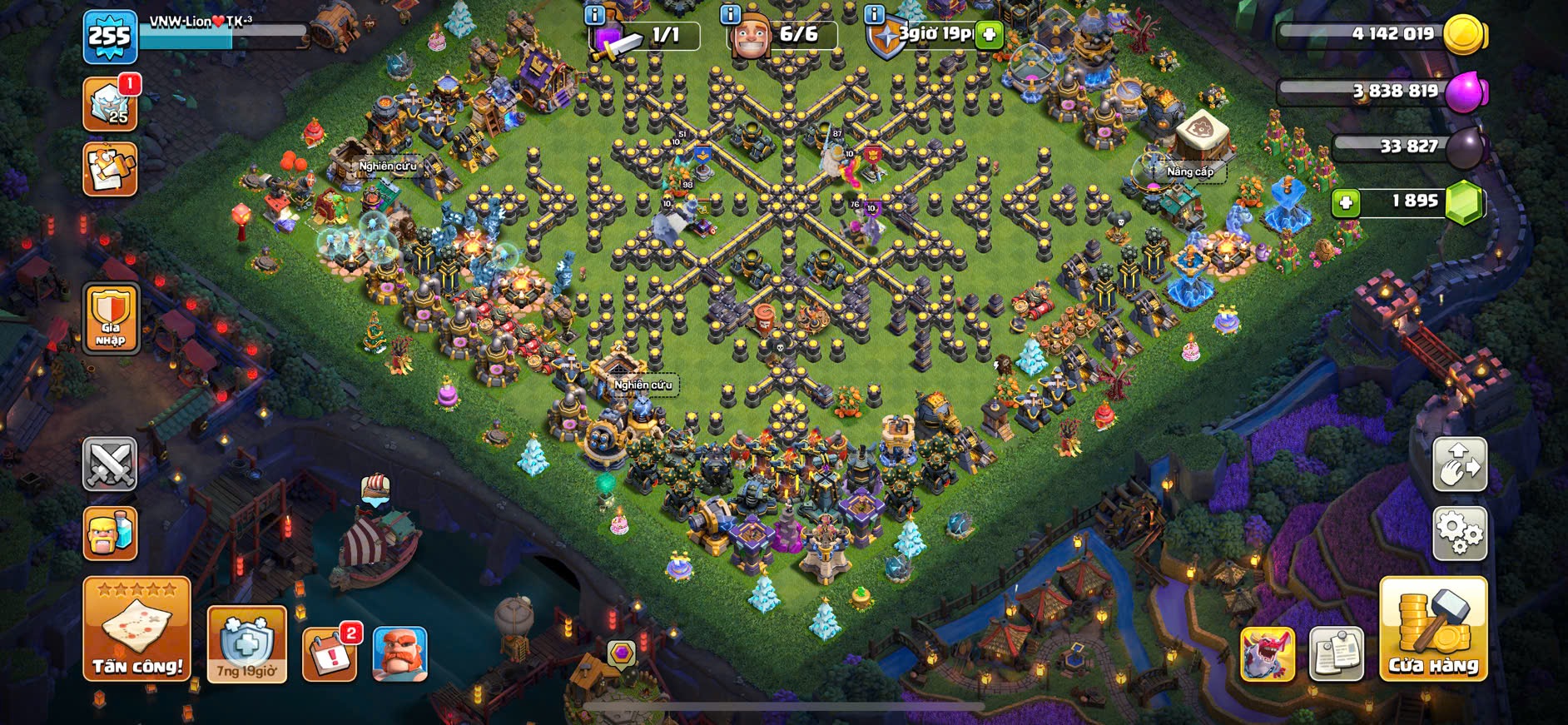Toggle the hand swap layout button

(1459, 464)
